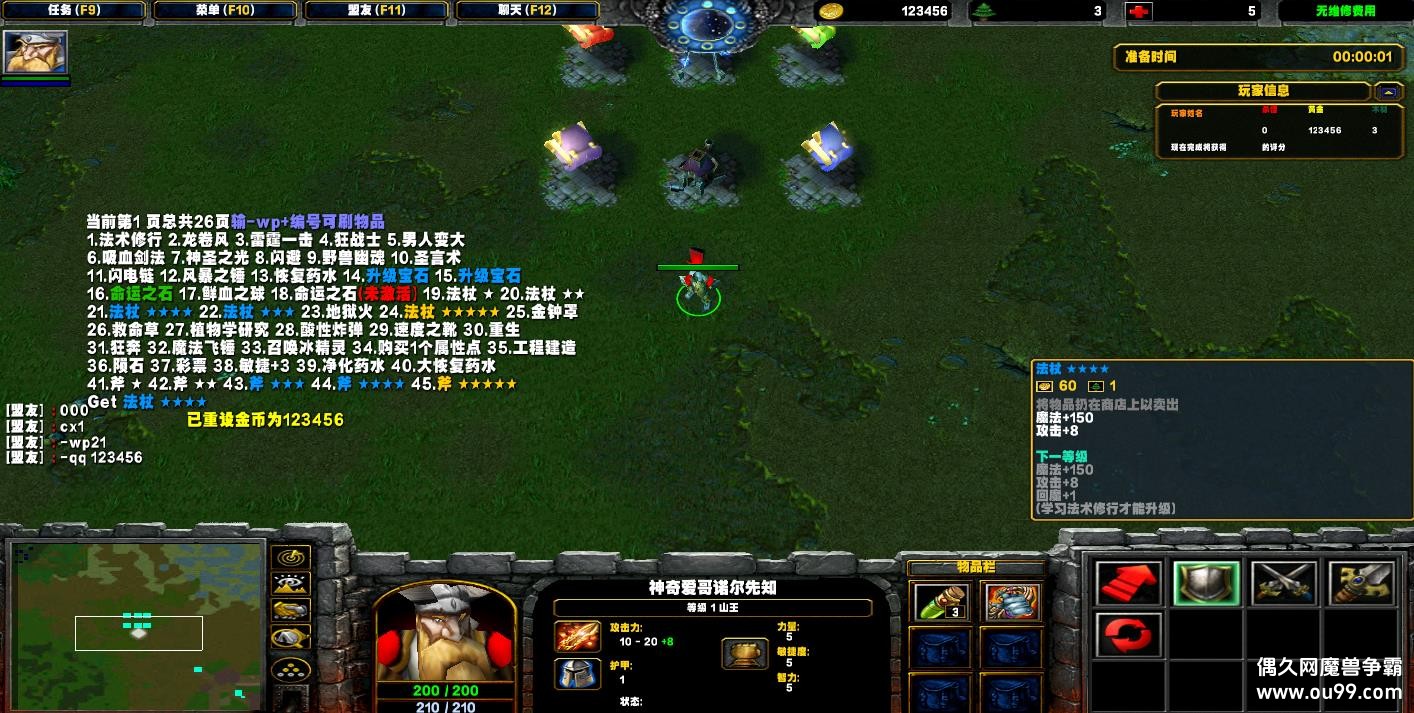The width and height of the screenshot is (1414, 713).
Task: Click the red circular arrows ability
Action: pos(1129,636)
